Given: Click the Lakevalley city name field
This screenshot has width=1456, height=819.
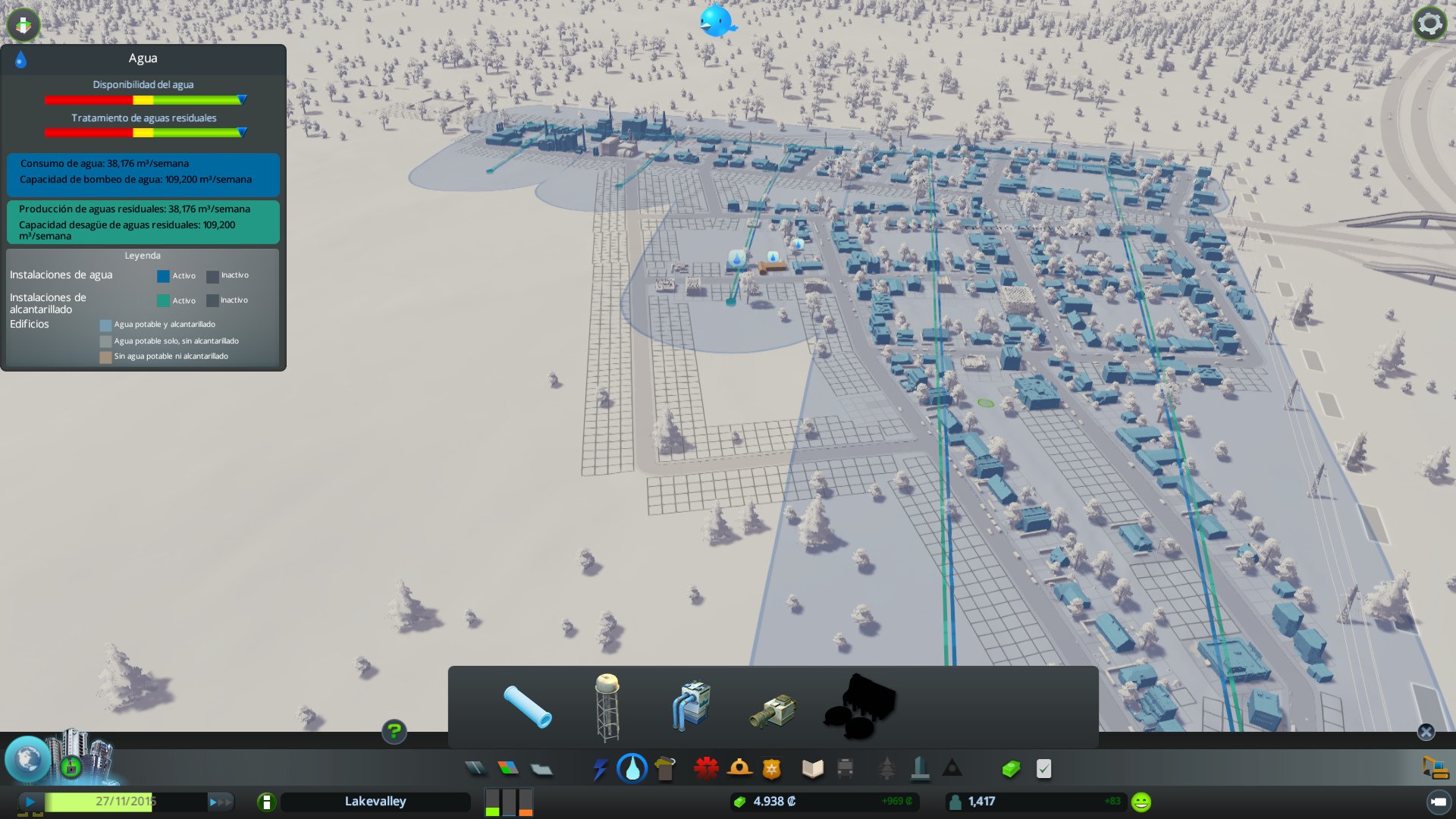Looking at the screenshot, I should click(375, 801).
